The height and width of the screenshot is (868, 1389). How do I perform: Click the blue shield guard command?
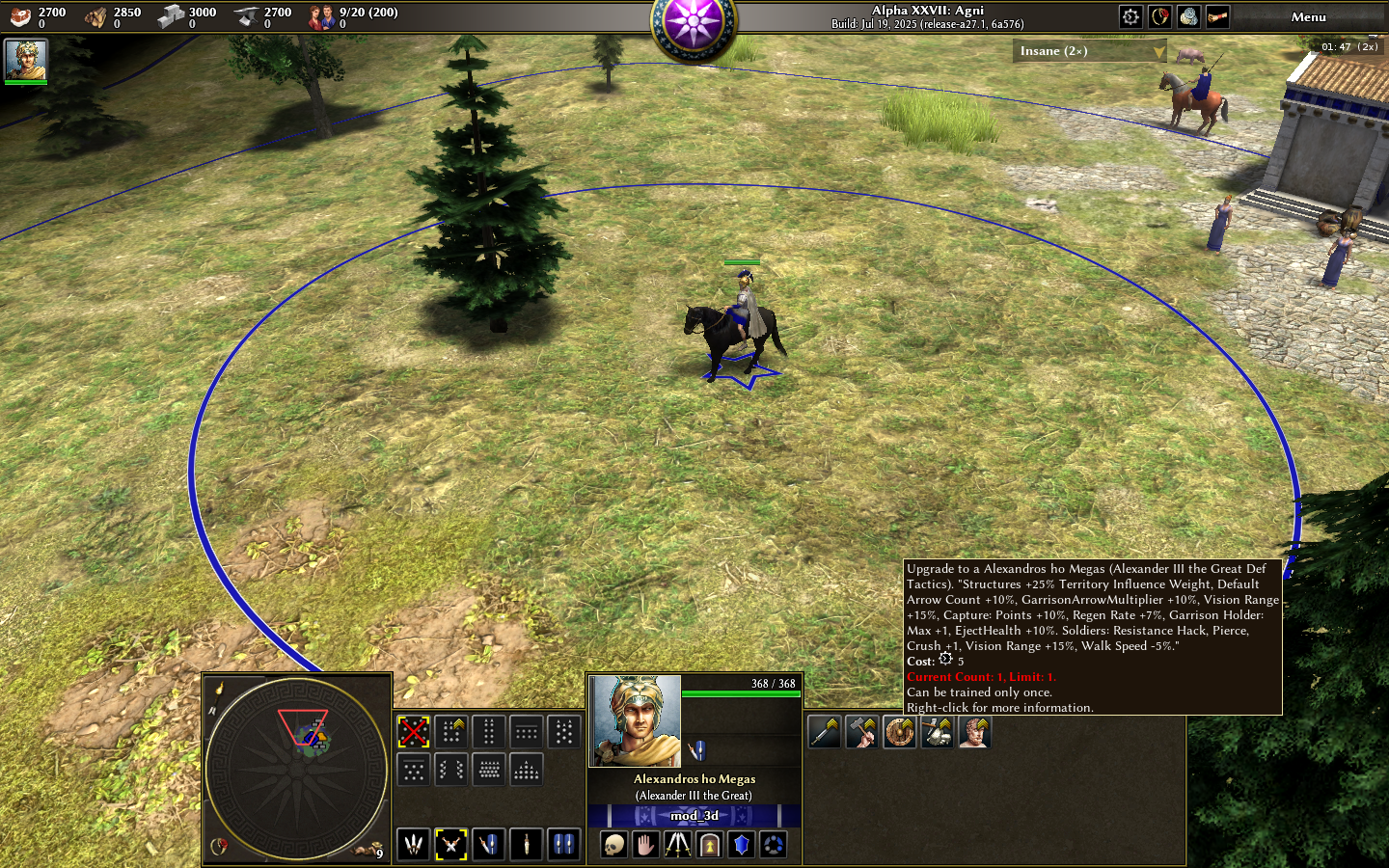tap(741, 846)
